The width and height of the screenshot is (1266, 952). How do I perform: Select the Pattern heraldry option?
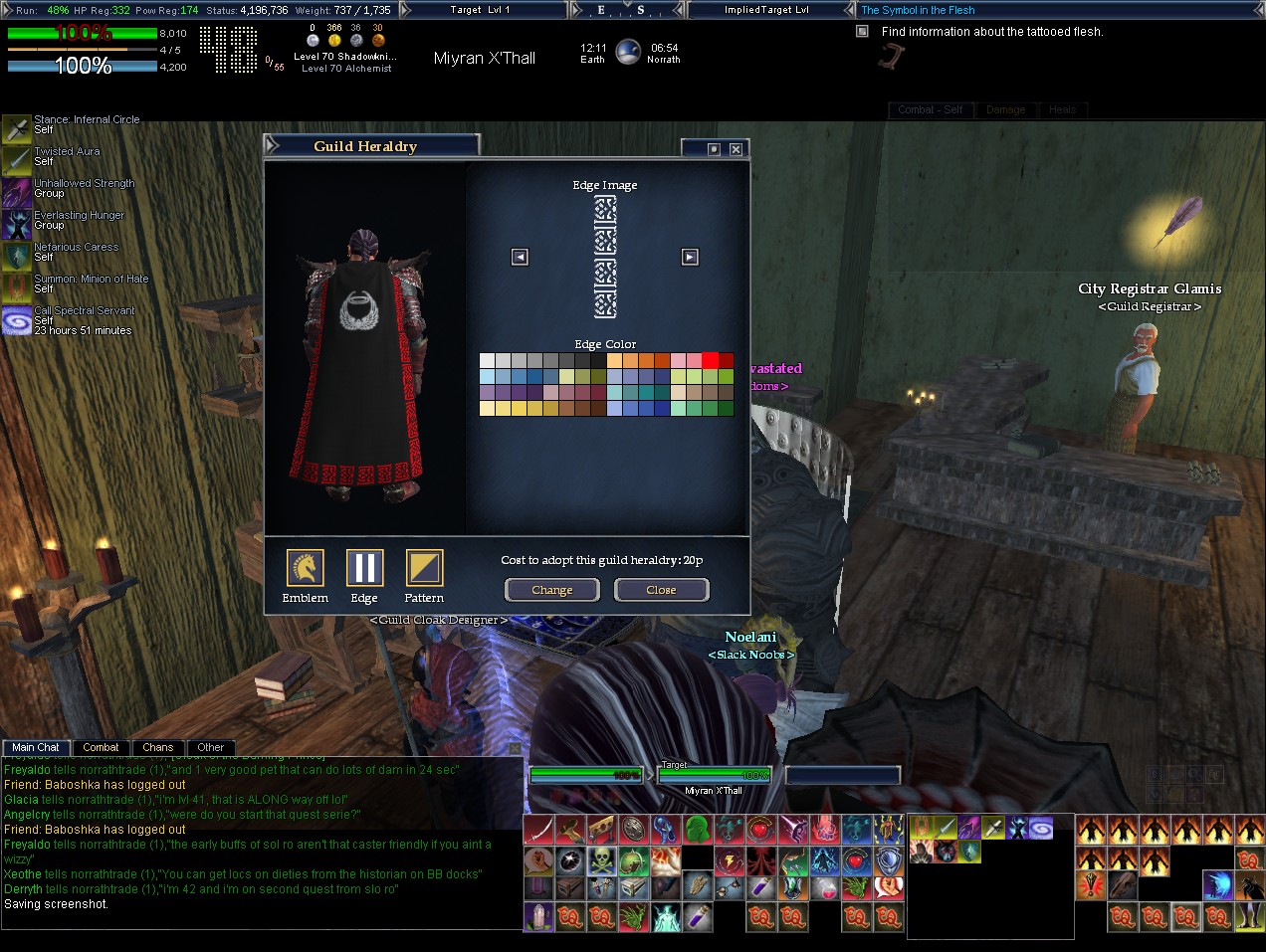coord(424,568)
